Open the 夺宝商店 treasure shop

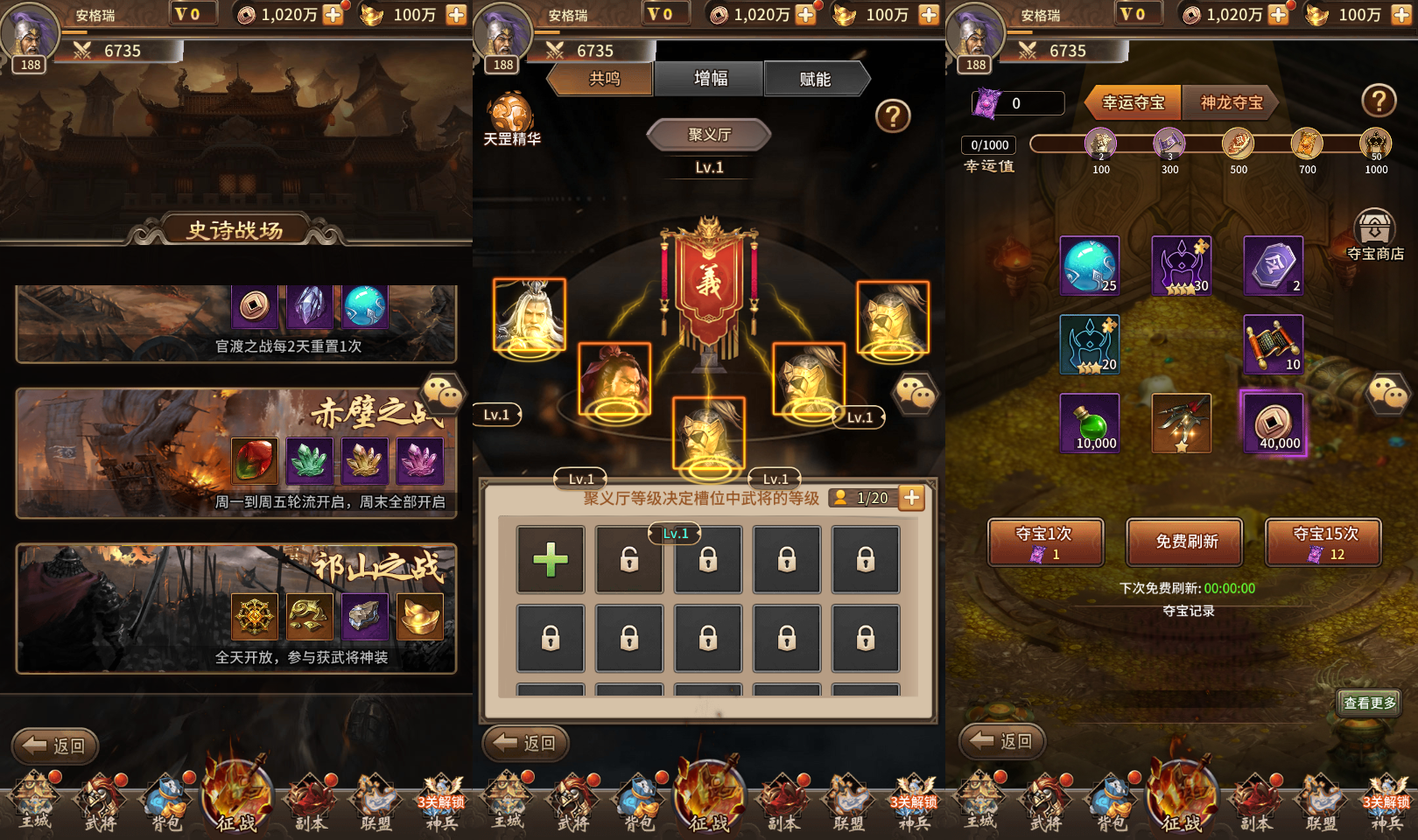tap(1374, 234)
